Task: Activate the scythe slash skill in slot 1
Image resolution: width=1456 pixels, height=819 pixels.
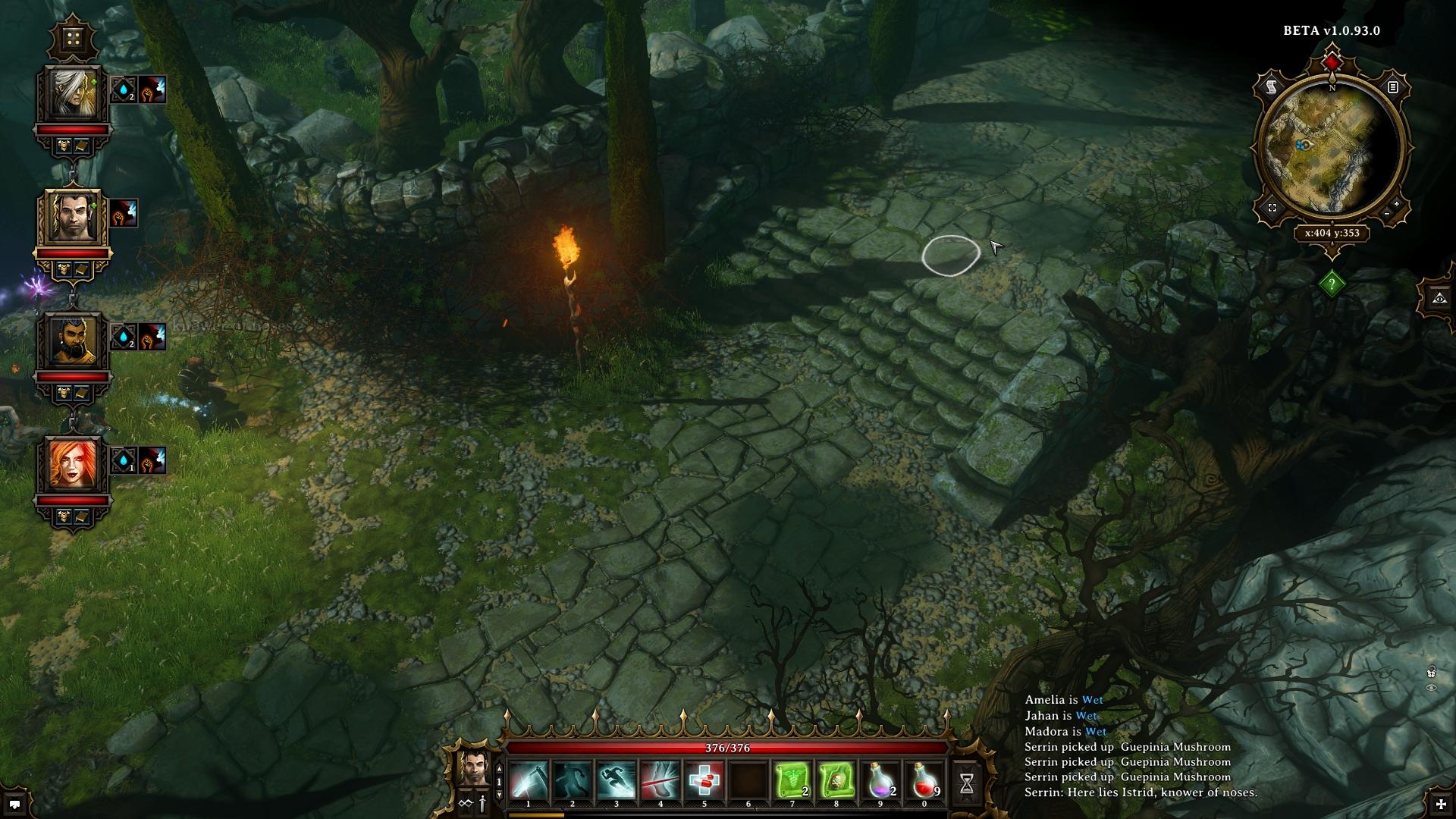Action: pyautogui.click(x=529, y=780)
